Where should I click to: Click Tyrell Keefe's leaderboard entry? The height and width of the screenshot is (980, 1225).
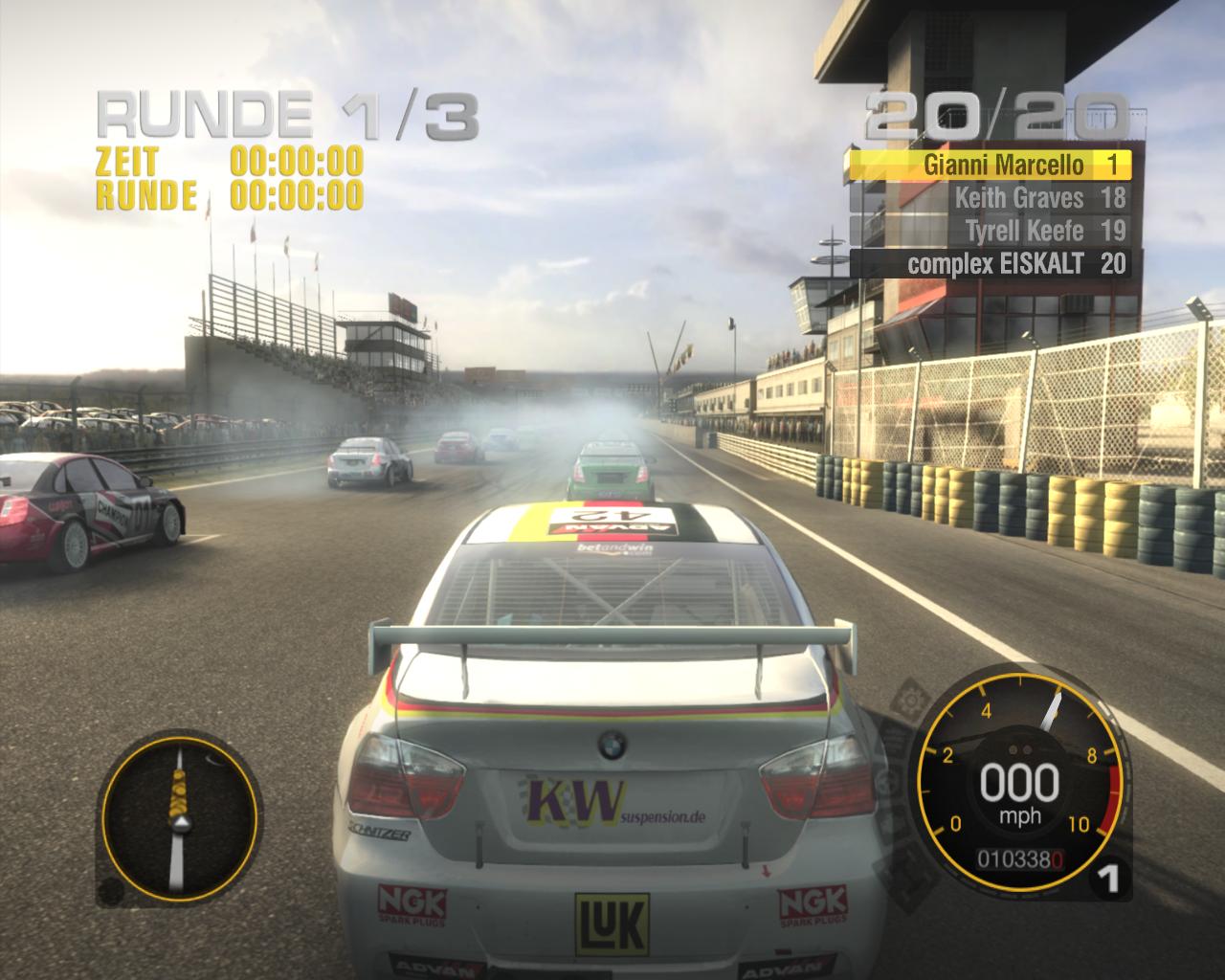pos(990,231)
